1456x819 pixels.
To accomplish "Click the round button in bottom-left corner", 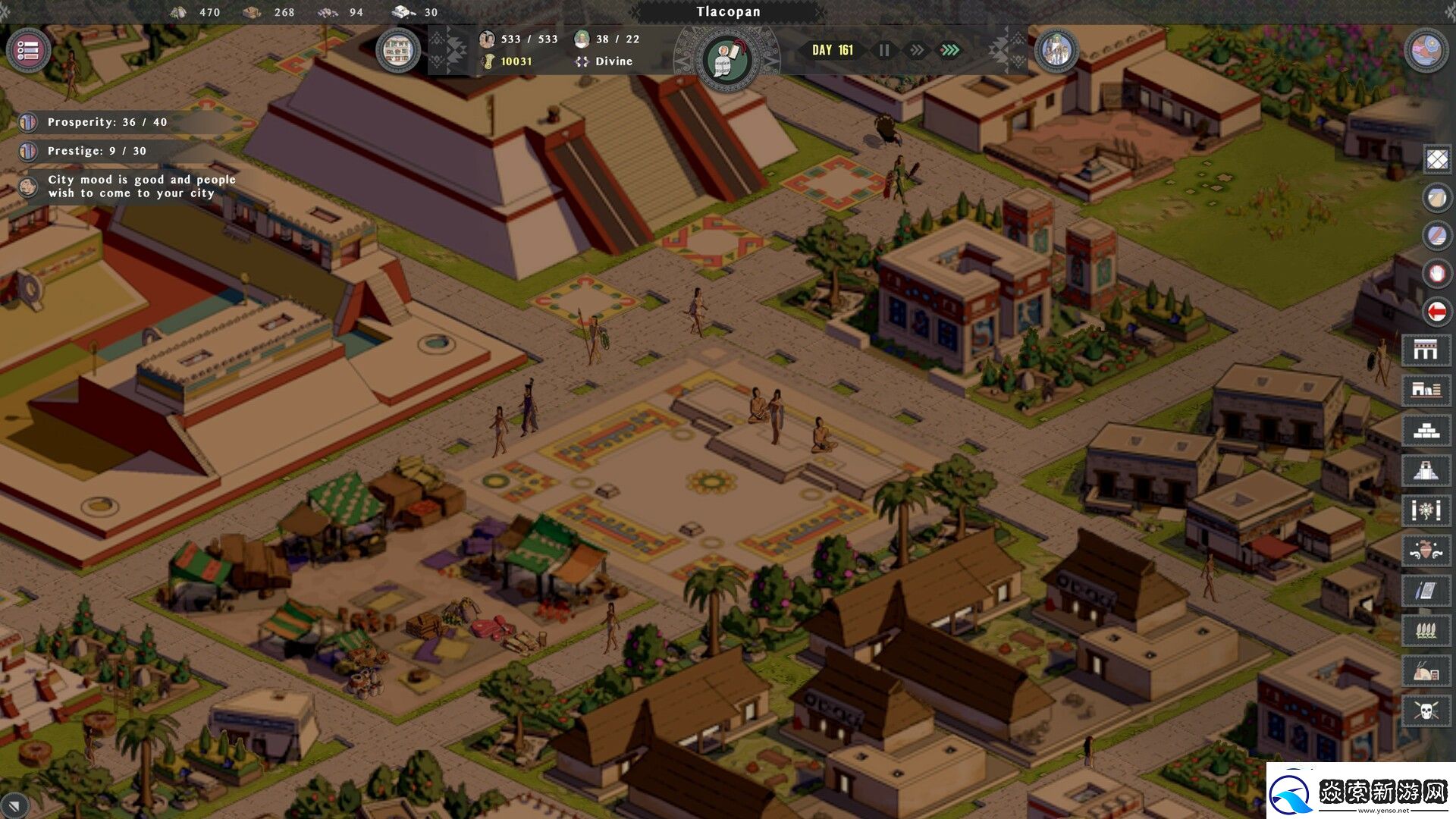I will pos(14,805).
